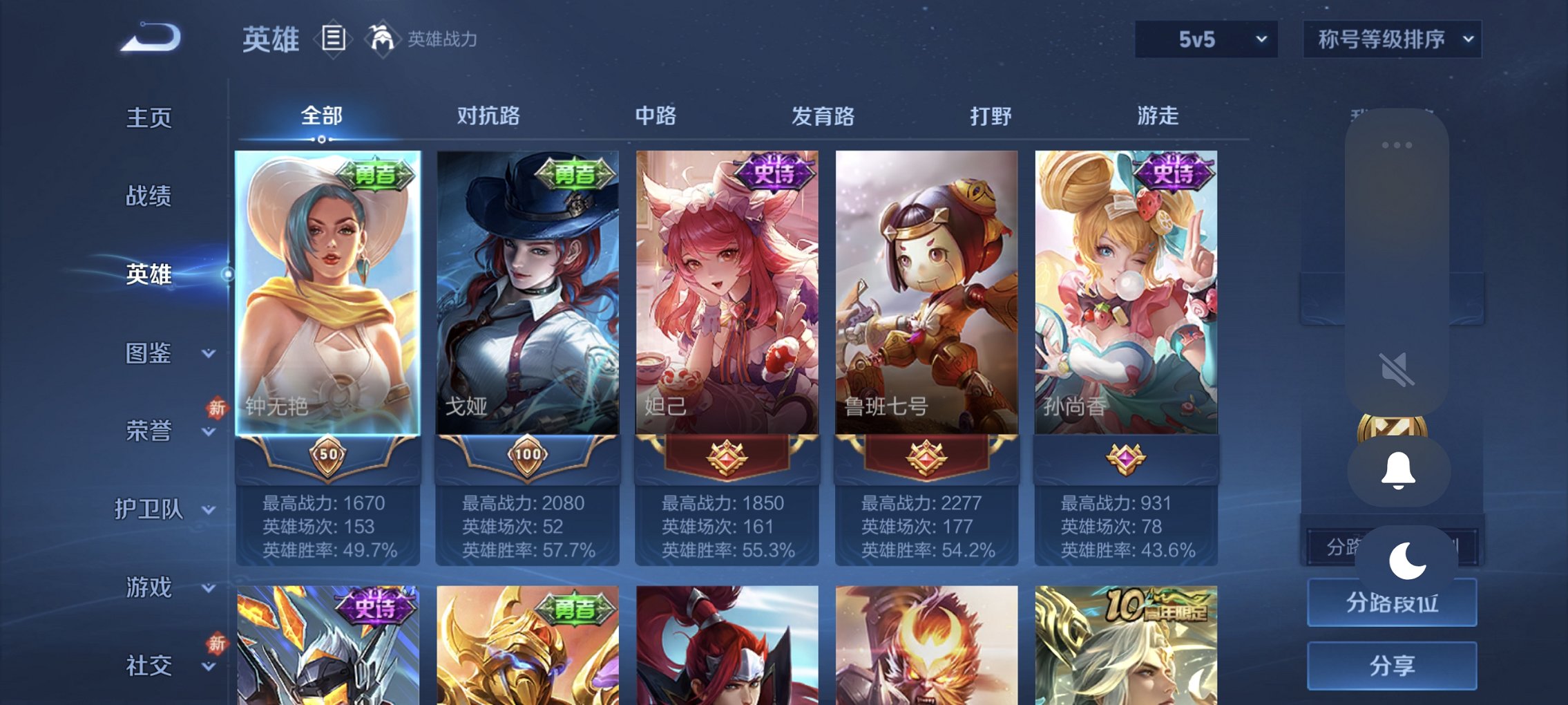Select the 图鉴 sidebar entry

tap(151, 352)
